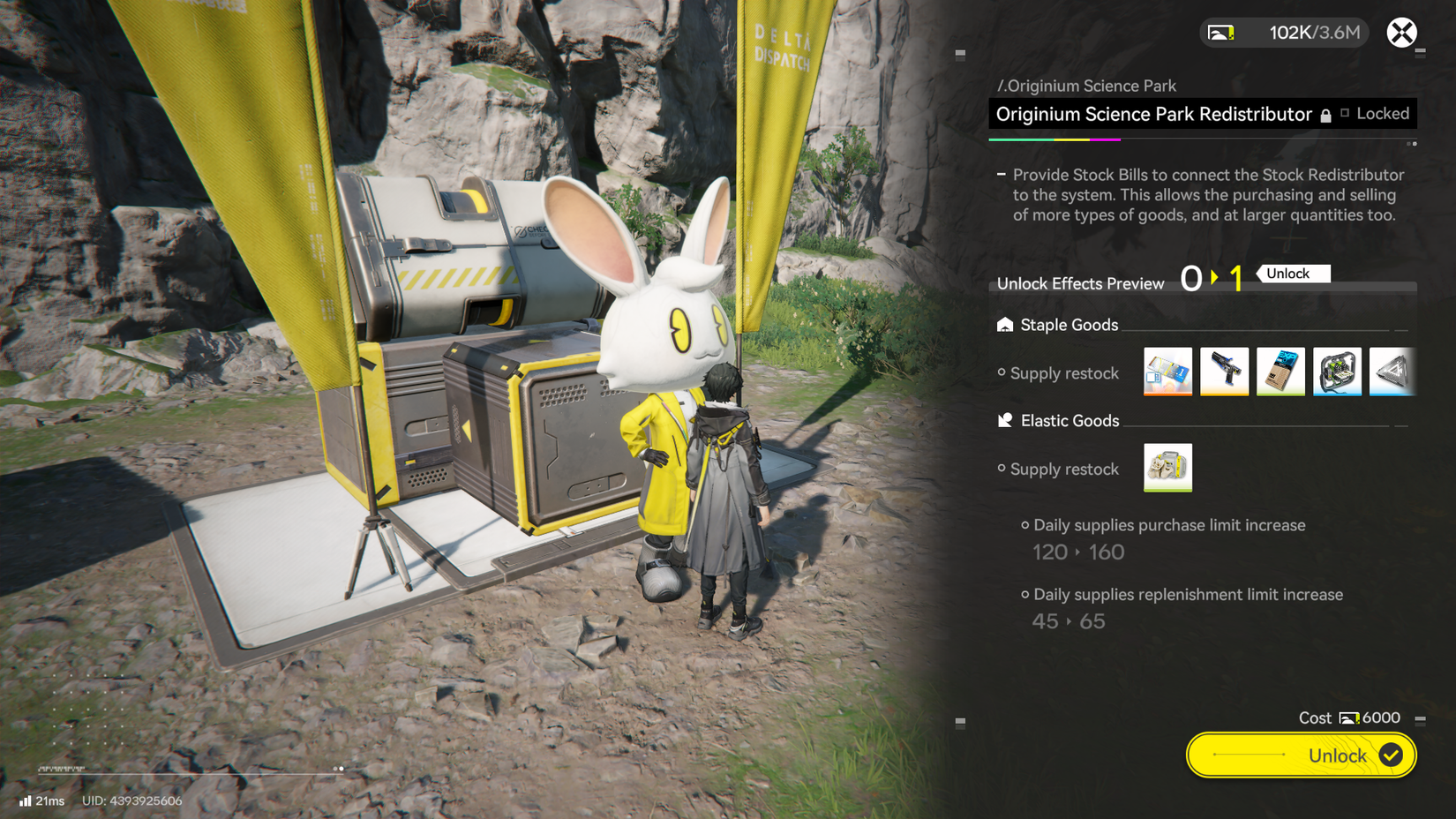Open the crate supply item under Elastic Goods

1167,468
